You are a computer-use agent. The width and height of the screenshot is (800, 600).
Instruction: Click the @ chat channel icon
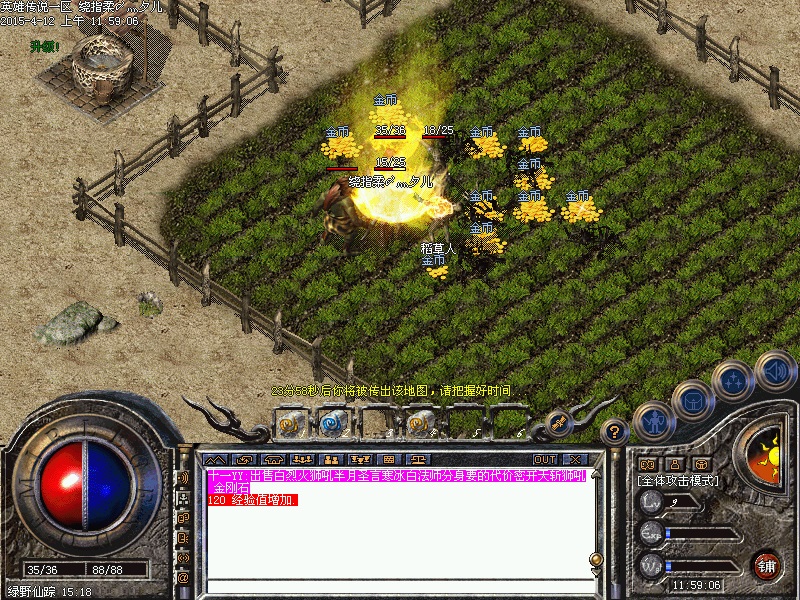coord(183,577)
